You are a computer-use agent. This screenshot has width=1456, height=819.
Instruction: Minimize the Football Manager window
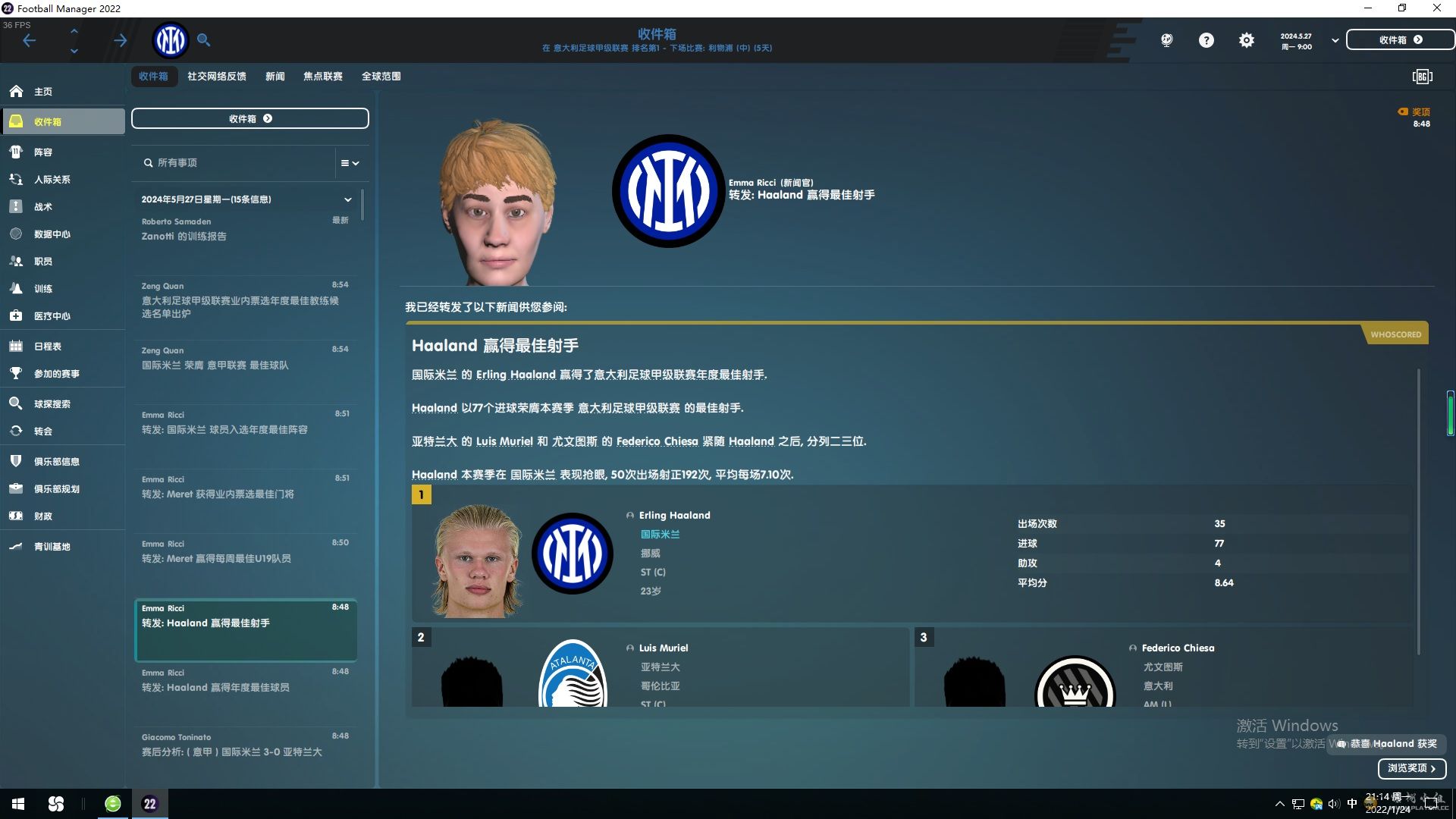[x=1368, y=8]
